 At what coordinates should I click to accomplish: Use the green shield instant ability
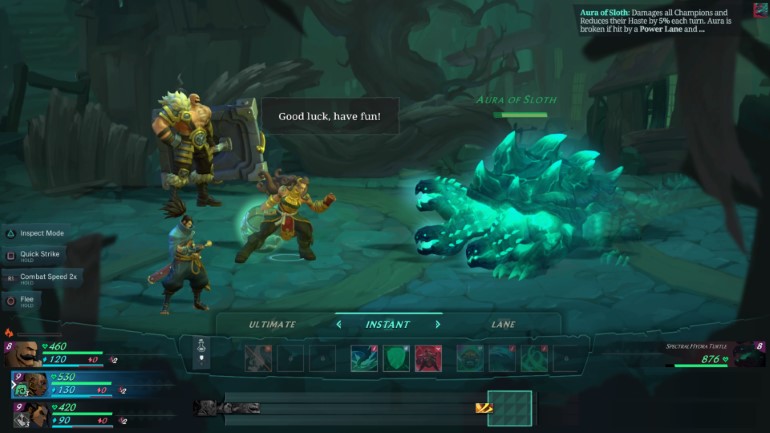[x=396, y=358]
